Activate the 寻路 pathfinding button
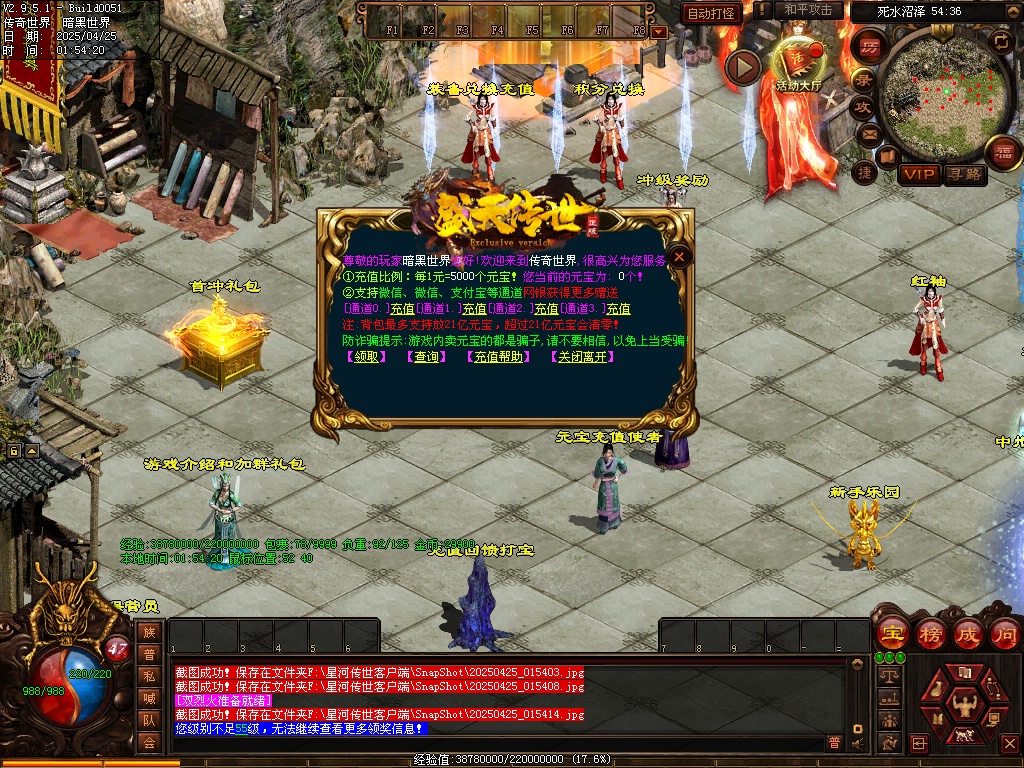The width and height of the screenshot is (1024, 768). (965, 174)
